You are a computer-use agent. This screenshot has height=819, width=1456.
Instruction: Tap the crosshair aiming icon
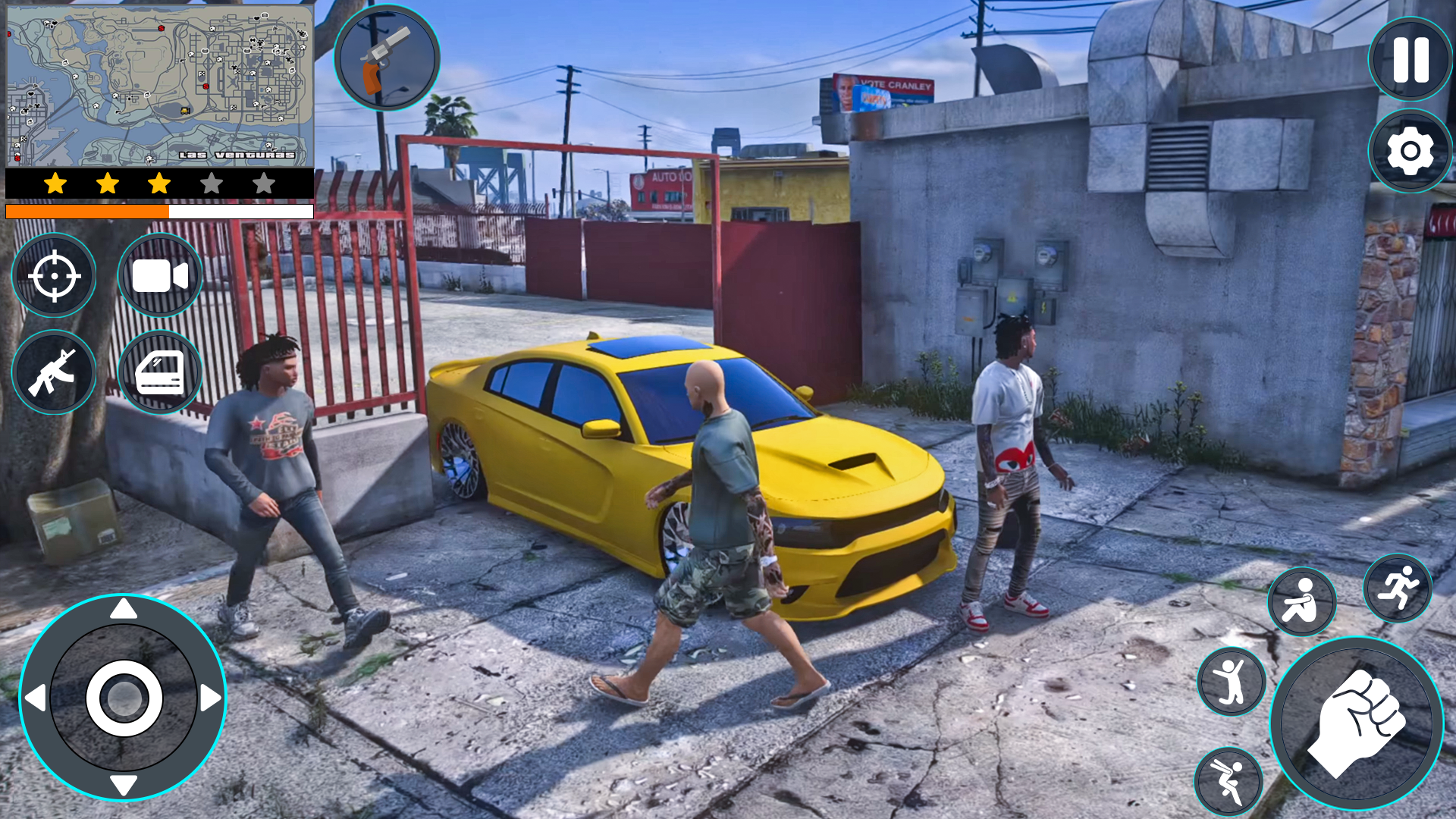pyautogui.click(x=53, y=275)
